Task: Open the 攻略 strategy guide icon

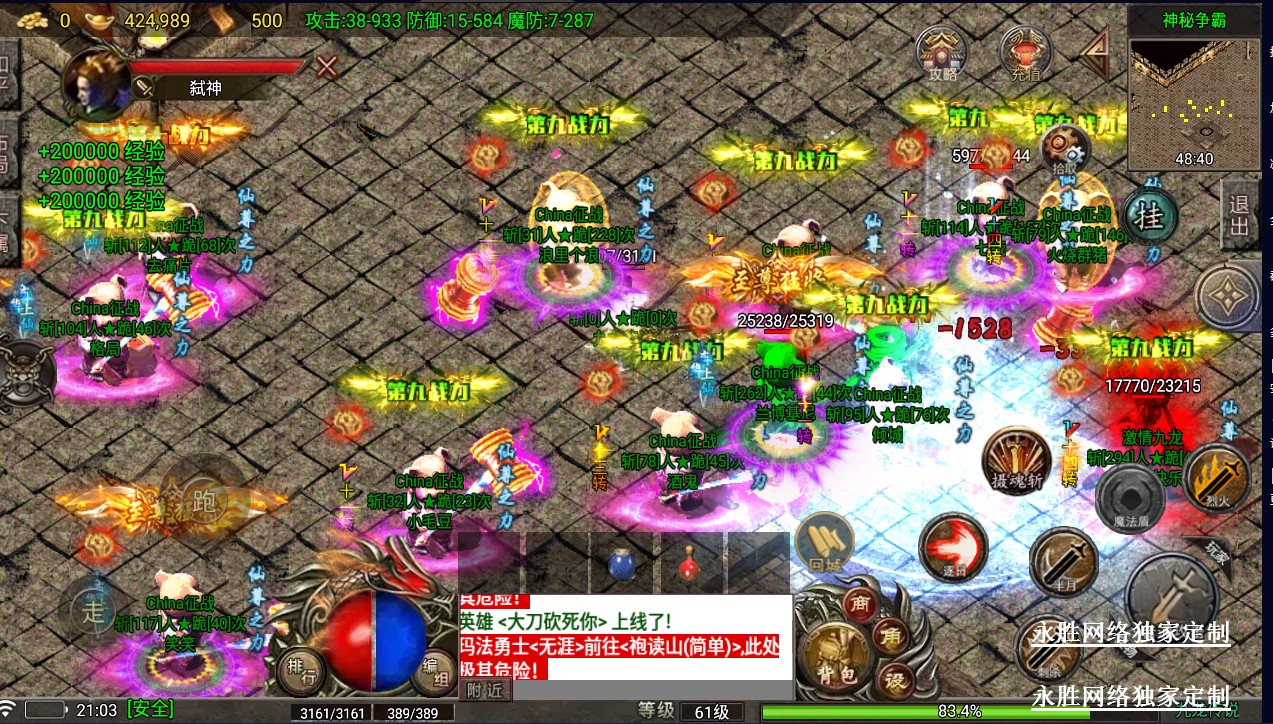Action: [943, 53]
